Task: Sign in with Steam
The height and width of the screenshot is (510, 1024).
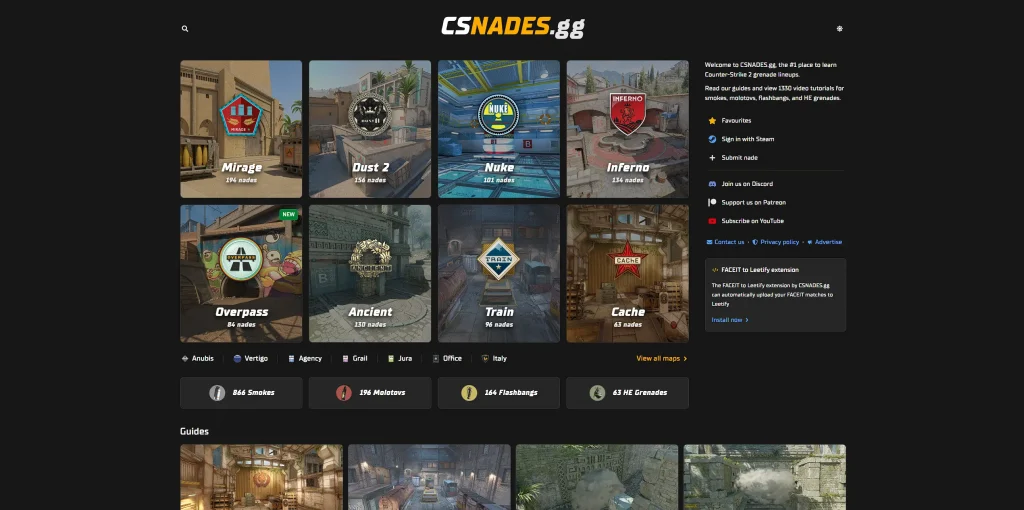Action: [747, 139]
